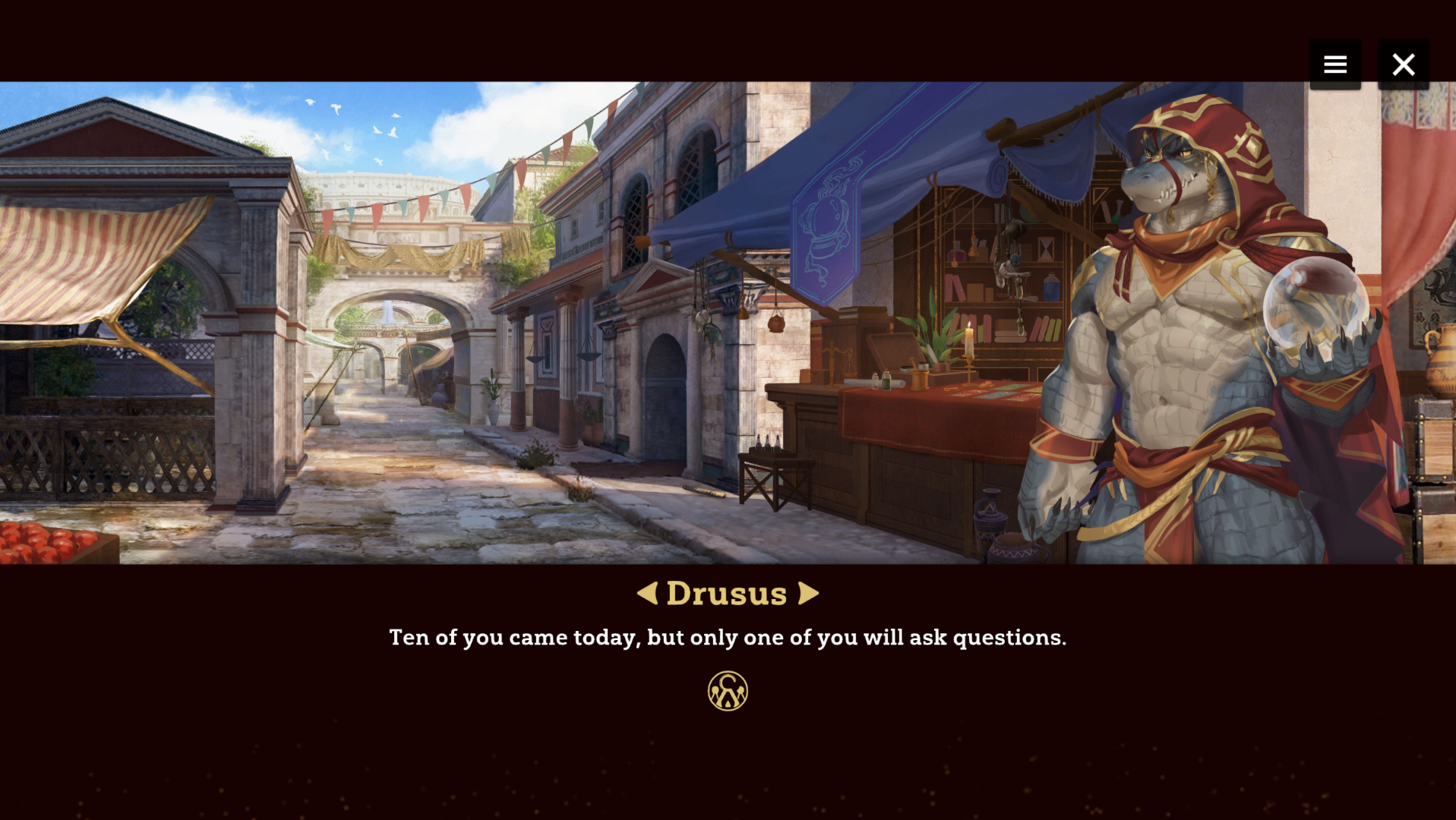Click the gold emblem to continue dialogue
This screenshot has height=820, width=1456.
pos(727,691)
